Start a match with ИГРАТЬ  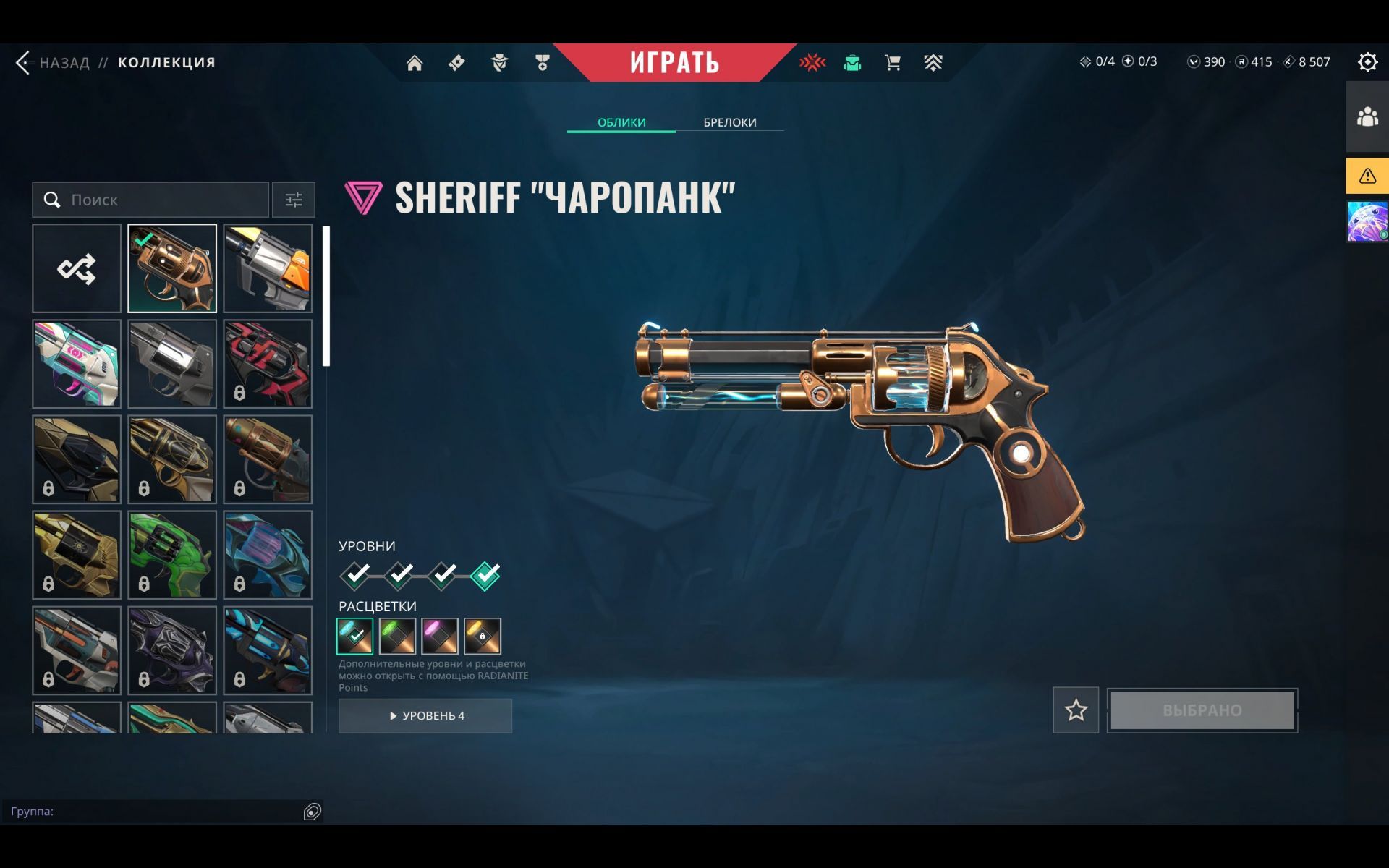(674, 62)
